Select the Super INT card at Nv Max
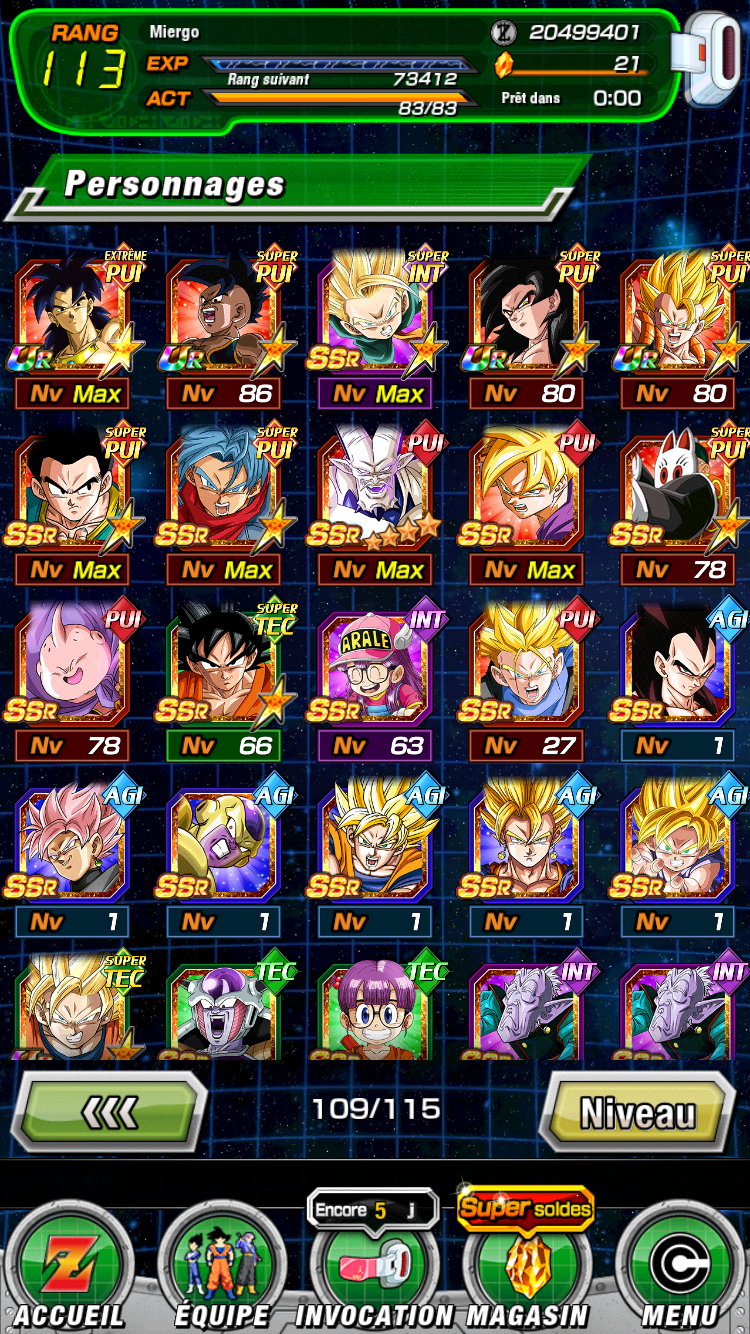The image size is (750, 1334). tap(374, 317)
